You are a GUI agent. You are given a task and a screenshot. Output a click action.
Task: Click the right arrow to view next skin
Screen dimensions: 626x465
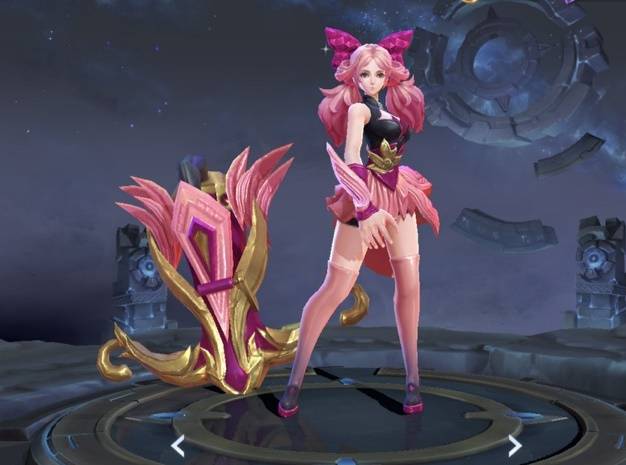coord(514,445)
